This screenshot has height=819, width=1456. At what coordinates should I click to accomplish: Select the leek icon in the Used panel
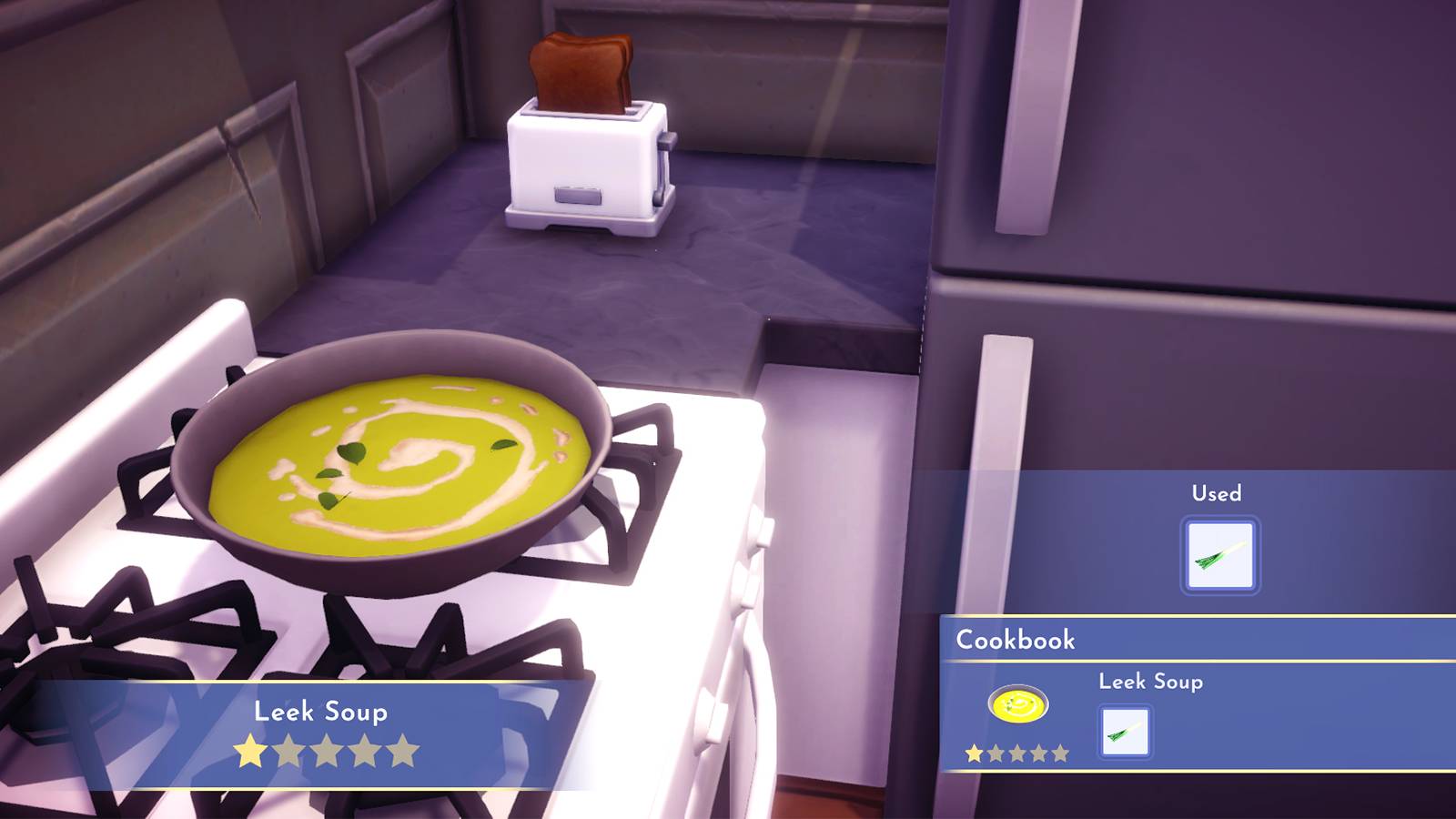pyautogui.click(x=1219, y=552)
